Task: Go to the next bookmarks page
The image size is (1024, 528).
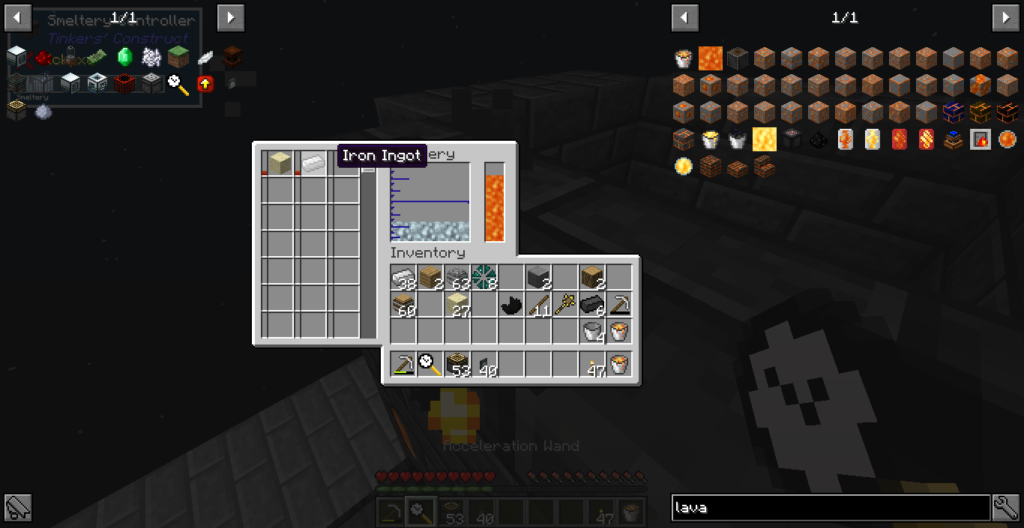Action: point(231,18)
